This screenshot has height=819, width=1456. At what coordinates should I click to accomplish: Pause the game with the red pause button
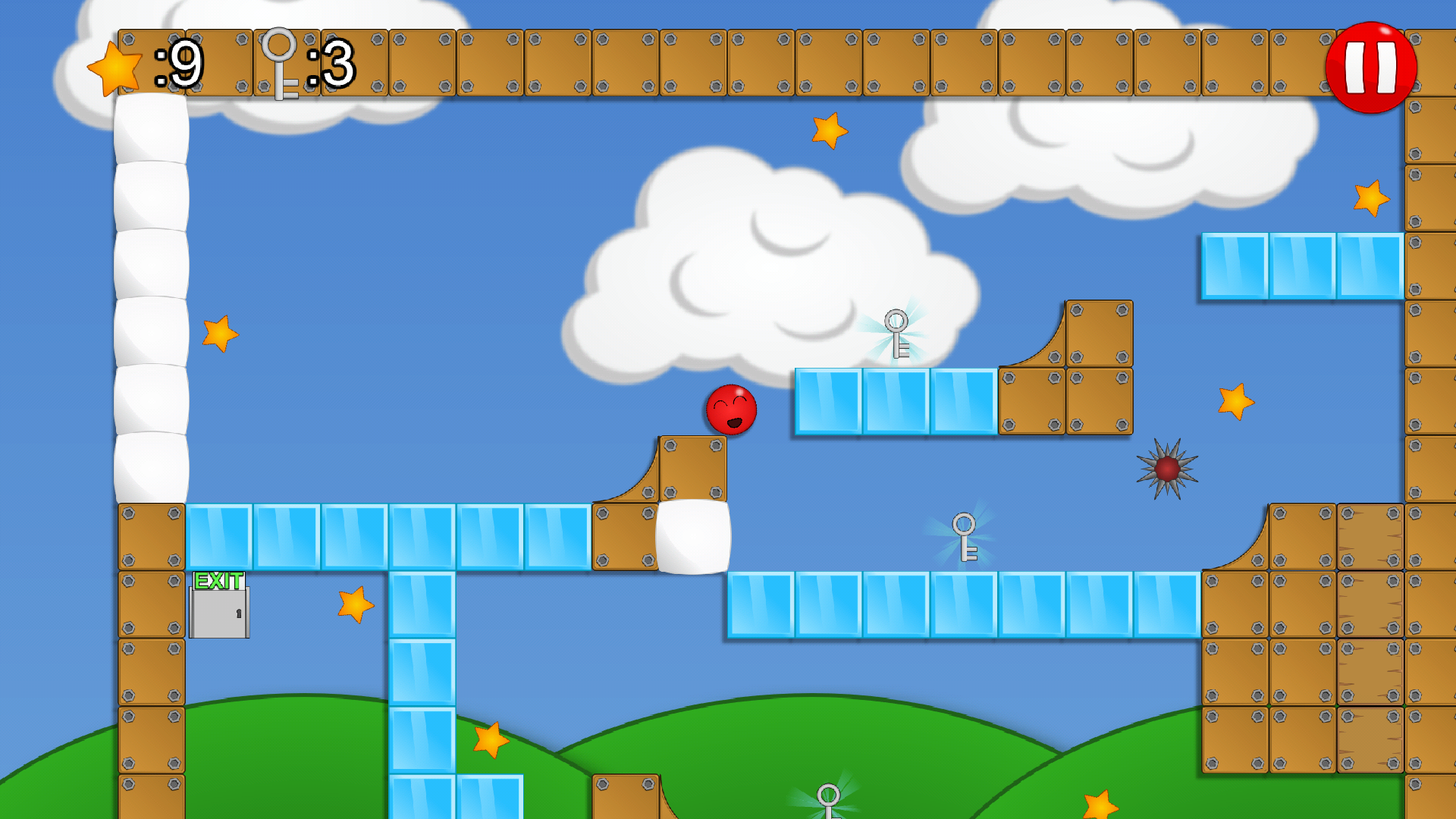point(1370,68)
